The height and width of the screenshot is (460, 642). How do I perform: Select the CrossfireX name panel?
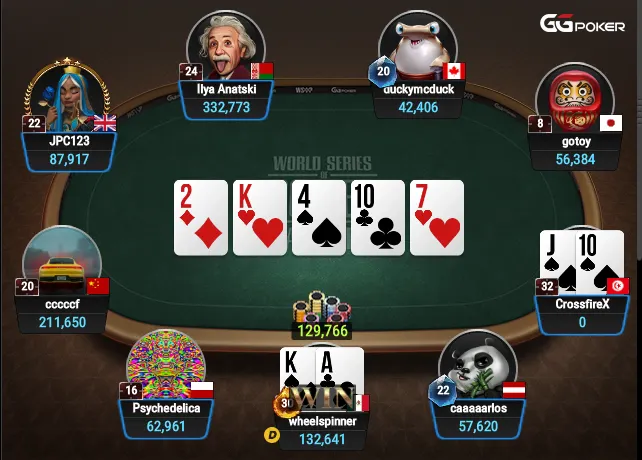click(582, 313)
